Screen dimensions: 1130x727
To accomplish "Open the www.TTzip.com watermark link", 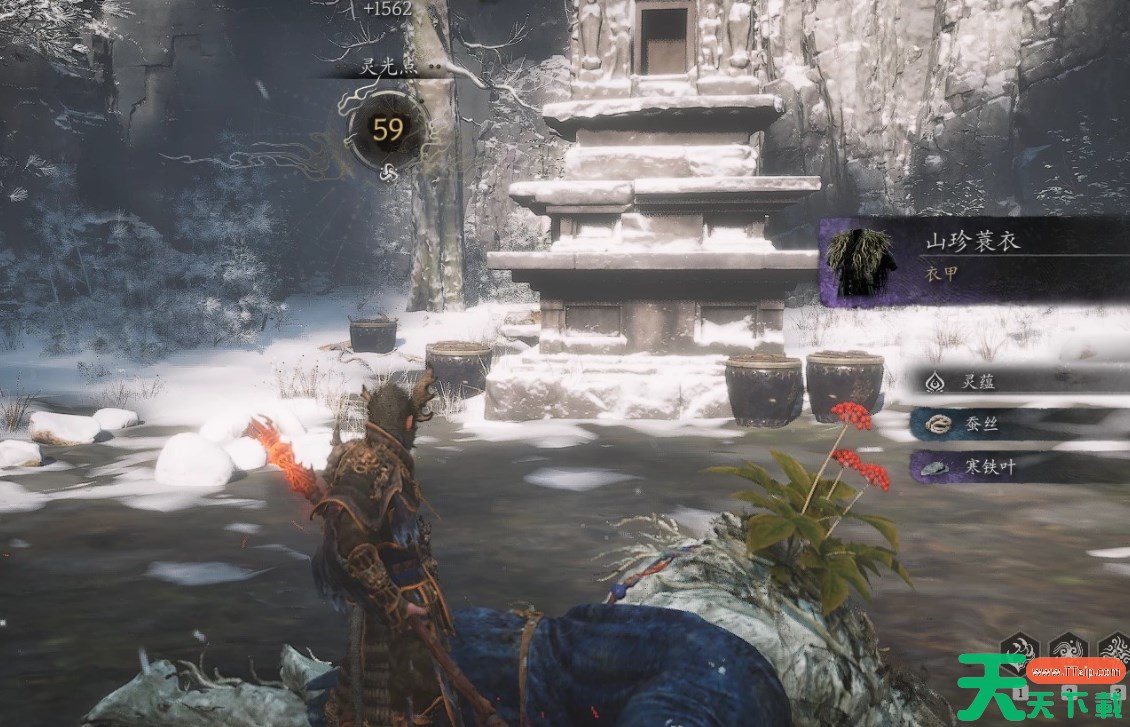I will pos(1076,670).
